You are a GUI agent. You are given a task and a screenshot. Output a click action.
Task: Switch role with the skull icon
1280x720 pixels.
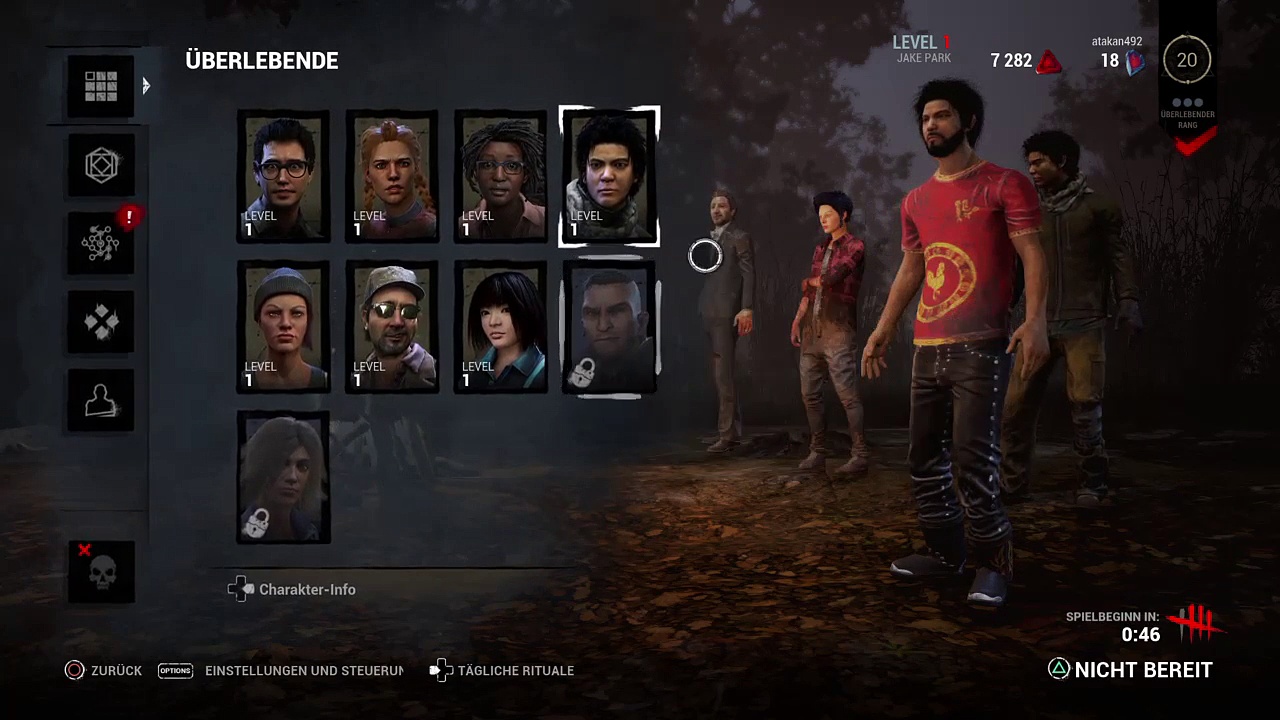click(101, 572)
